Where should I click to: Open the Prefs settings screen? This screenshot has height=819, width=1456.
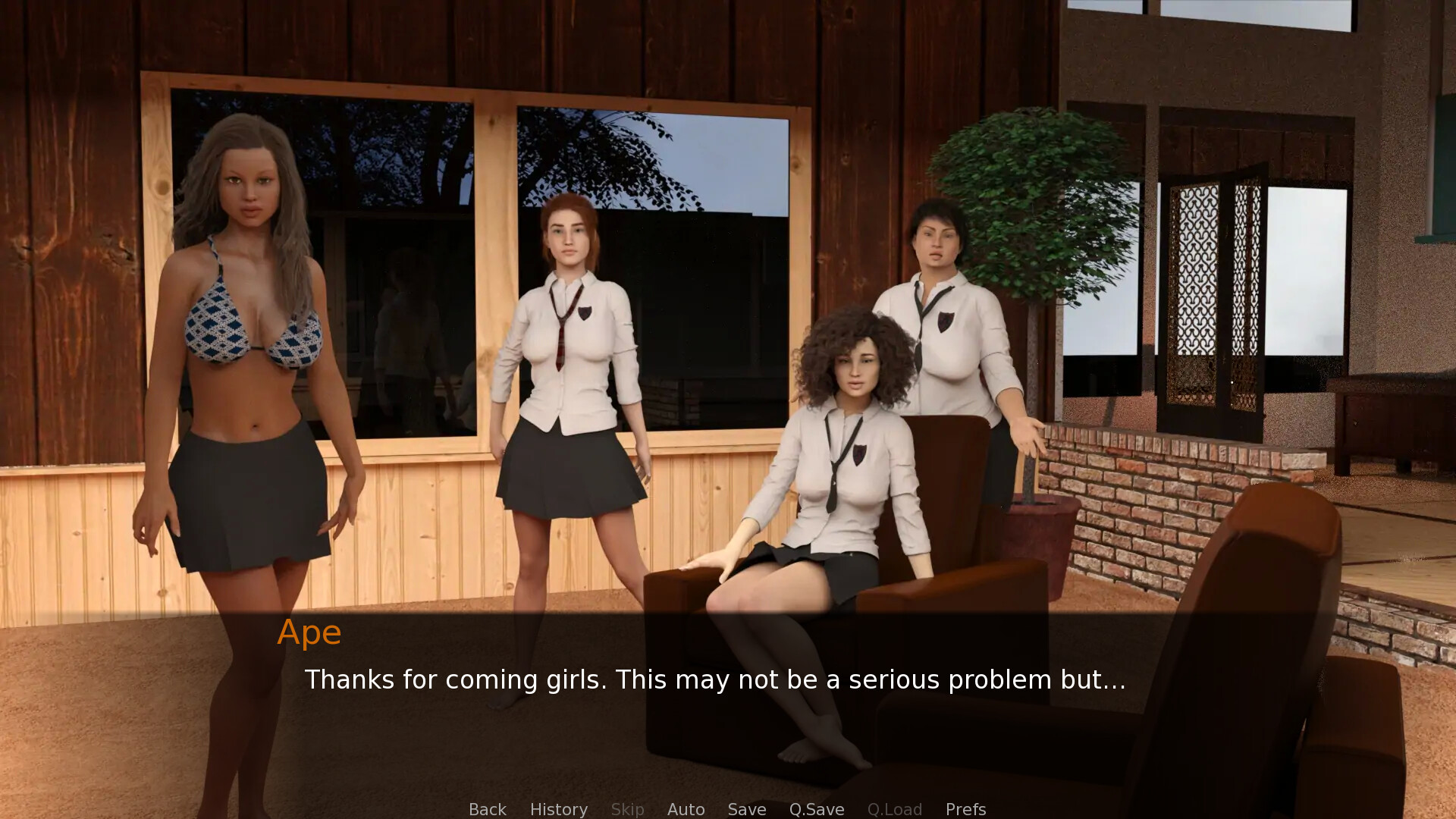965,809
